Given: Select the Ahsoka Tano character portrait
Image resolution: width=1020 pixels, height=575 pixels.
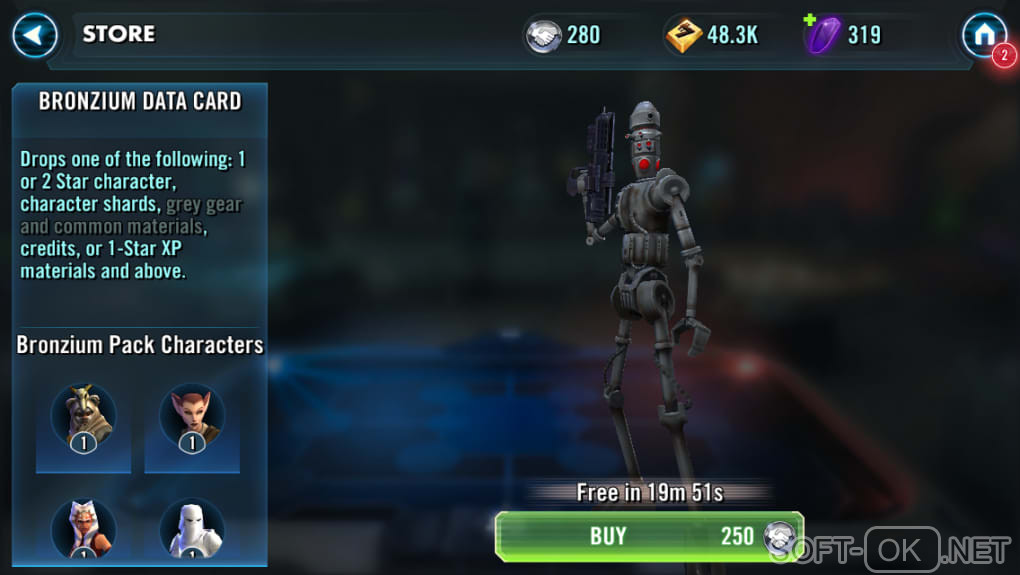Looking at the screenshot, I should (x=84, y=528).
